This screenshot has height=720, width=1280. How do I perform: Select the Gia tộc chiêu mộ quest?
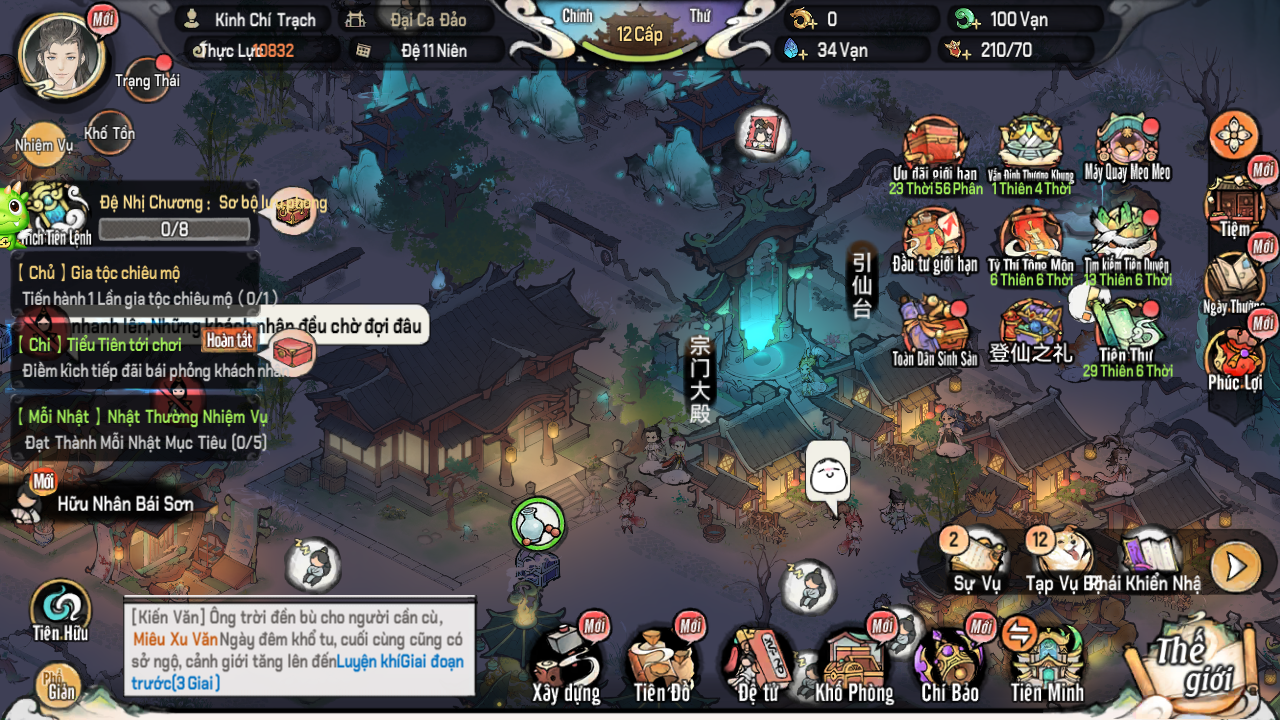pos(138,284)
